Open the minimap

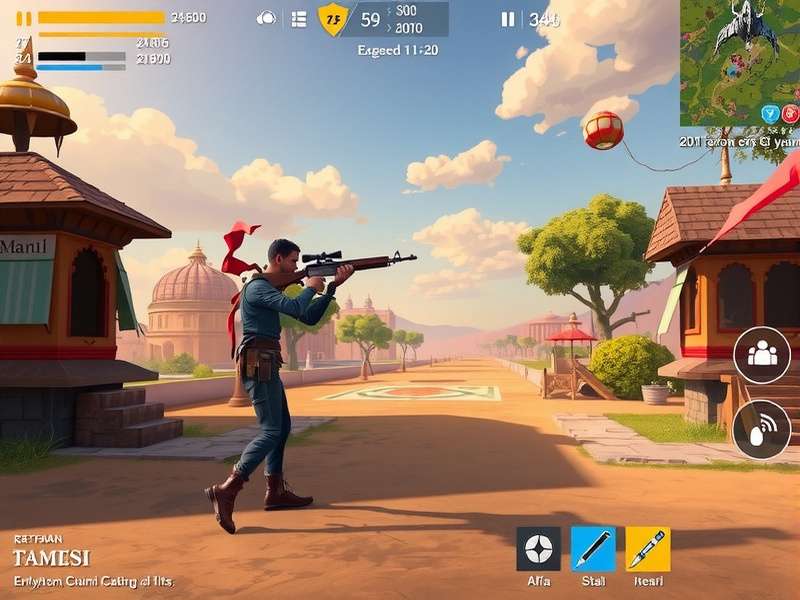point(740,50)
